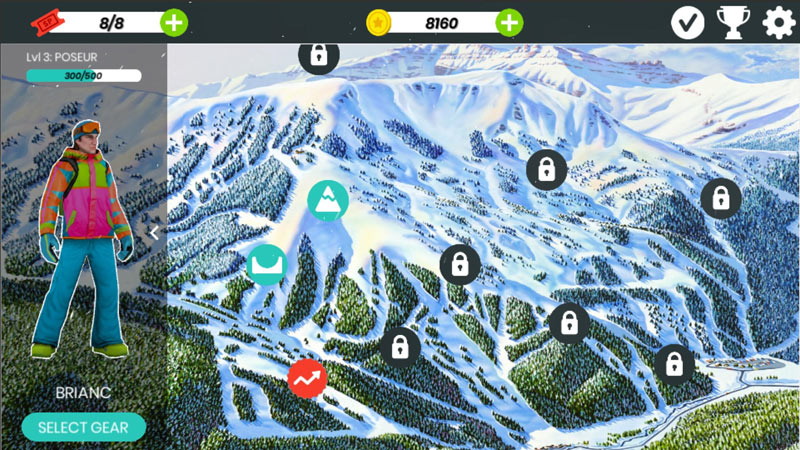Screen dimensions: 800x450
Task: Open the Select Gear menu
Action: point(83,427)
